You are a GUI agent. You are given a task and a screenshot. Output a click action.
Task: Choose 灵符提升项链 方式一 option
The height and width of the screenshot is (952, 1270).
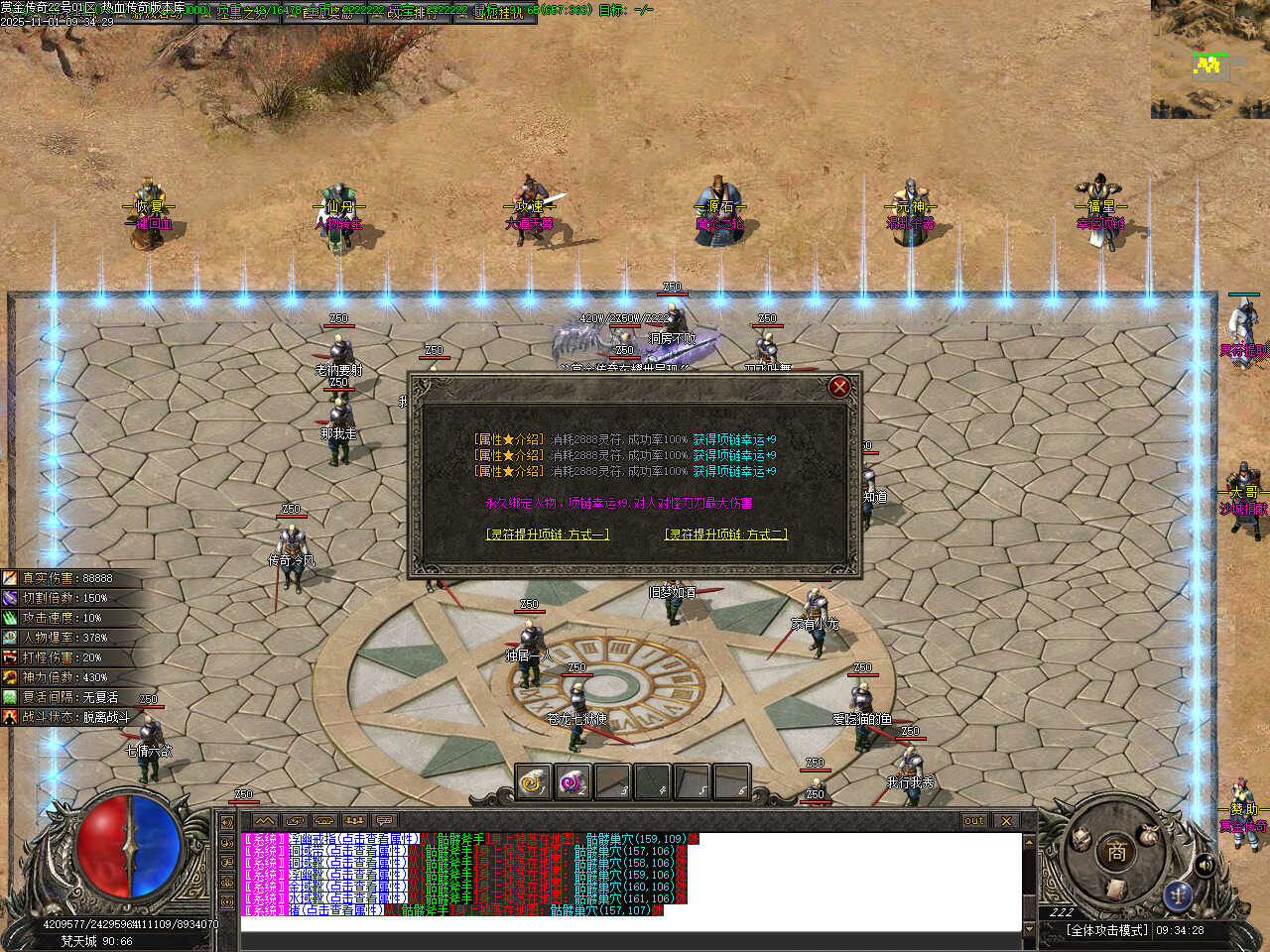[x=547, y=535]
